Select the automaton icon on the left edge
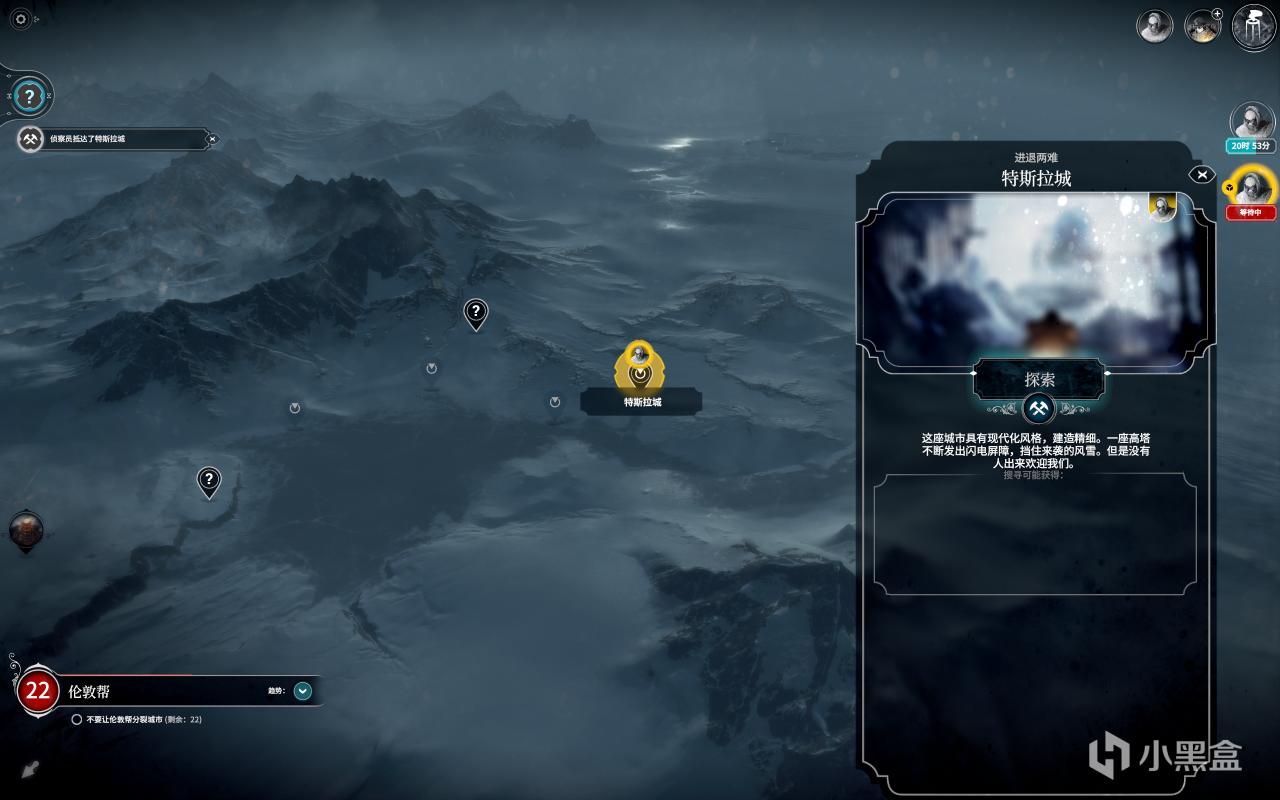This screenshot has width=1280, height=800. pyautogui.click(x=26, y=531)
